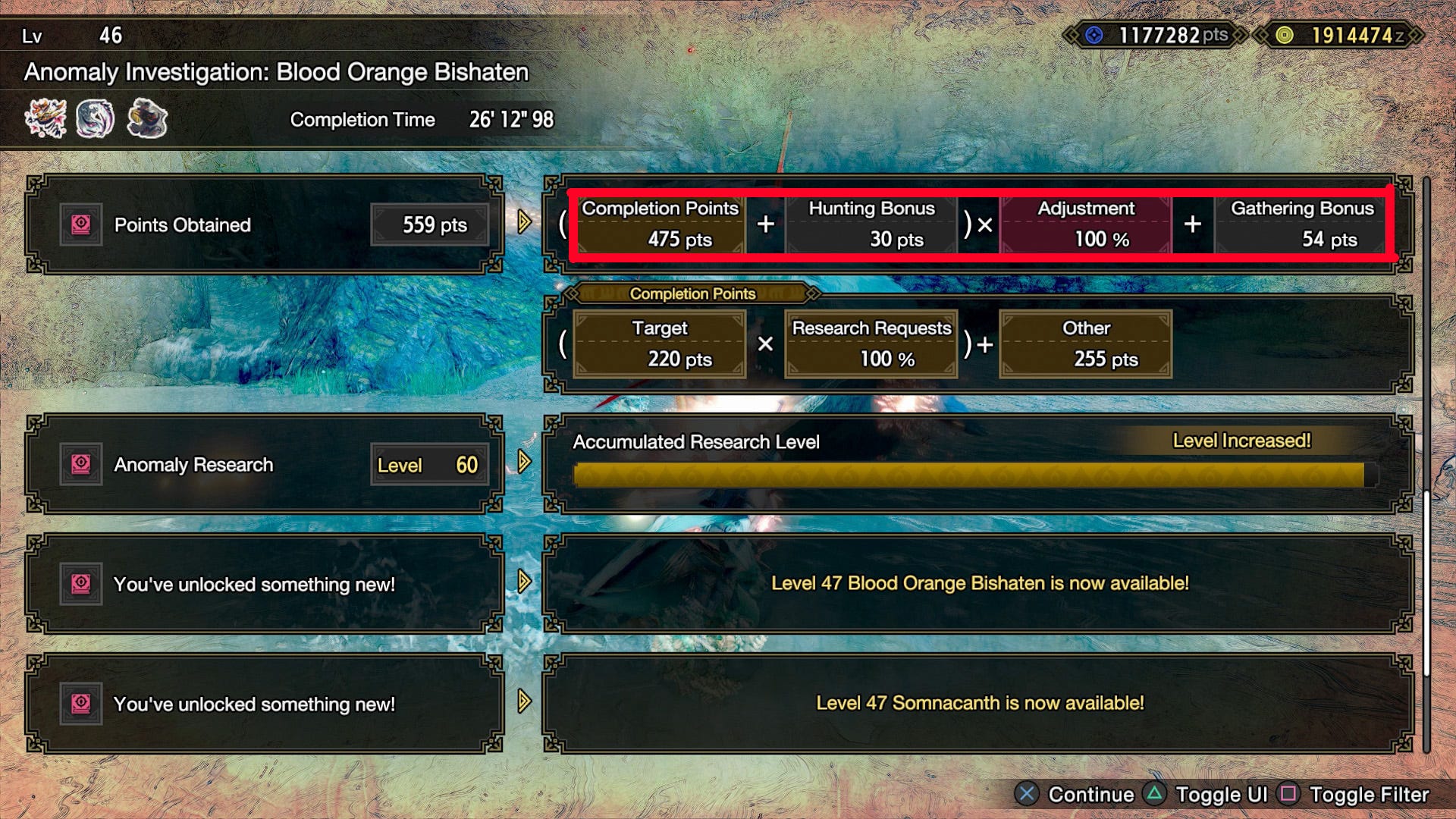Expand the Points Obtained calculation arrow

[522, 224]
